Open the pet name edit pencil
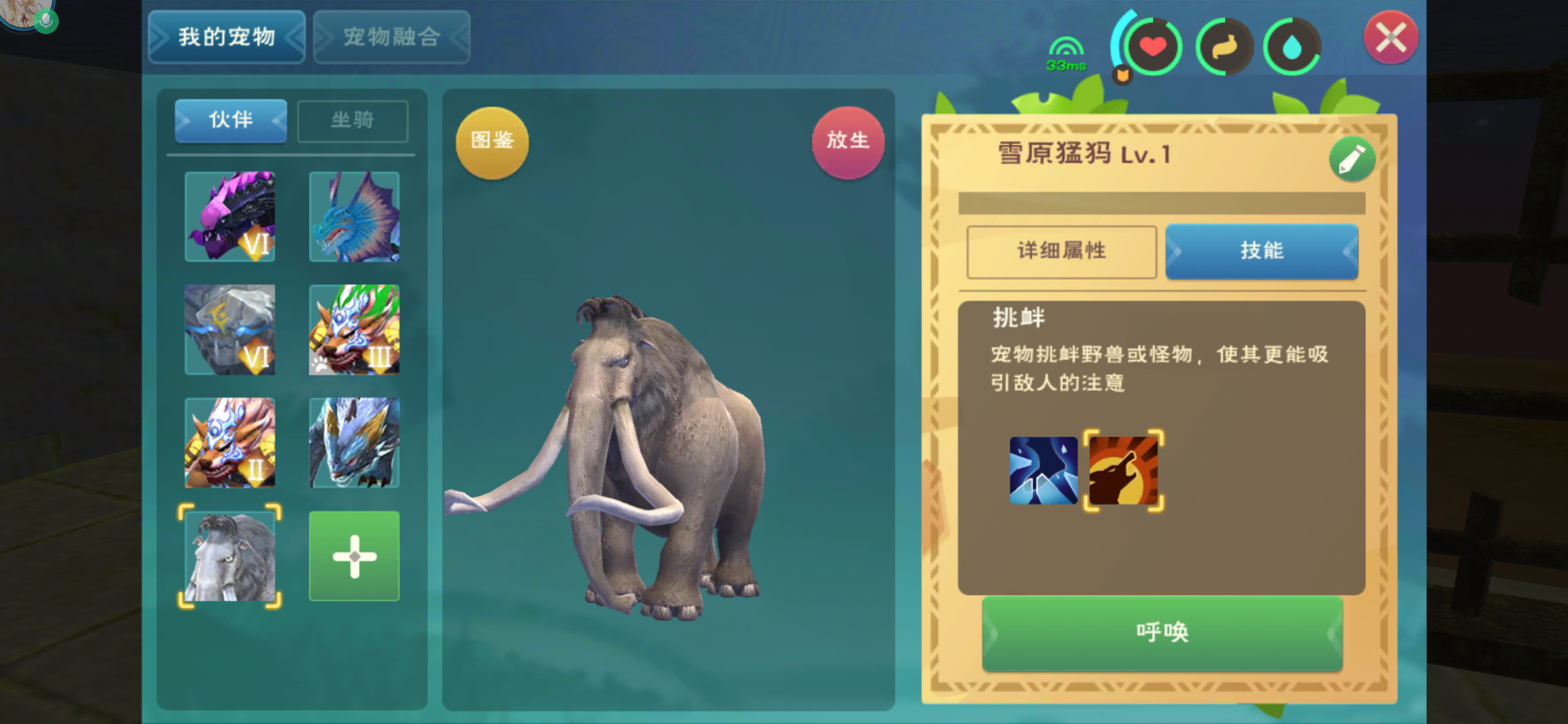The height and width of the screenshot is (724, 1568). coord(1352,159)
